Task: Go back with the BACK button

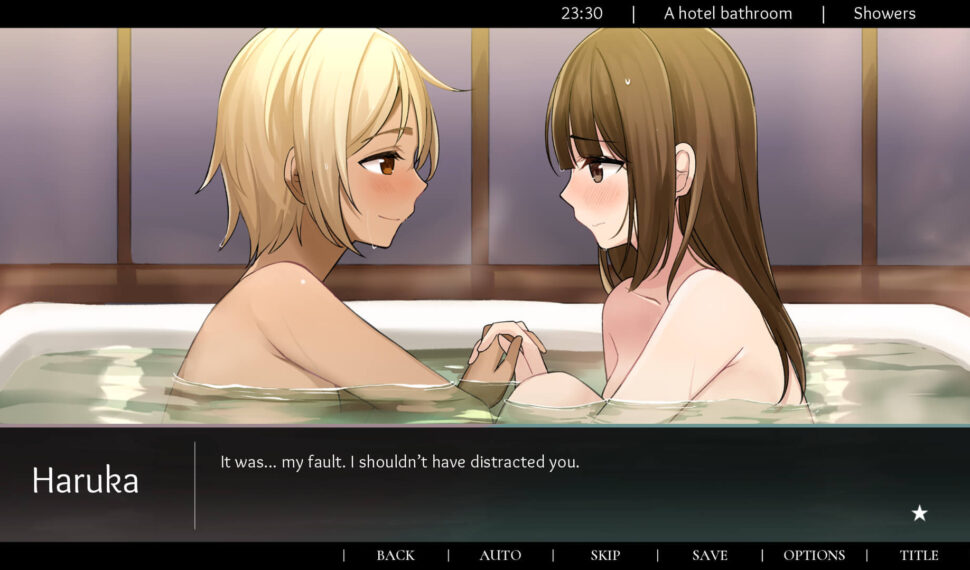Action: pos(395,555)
